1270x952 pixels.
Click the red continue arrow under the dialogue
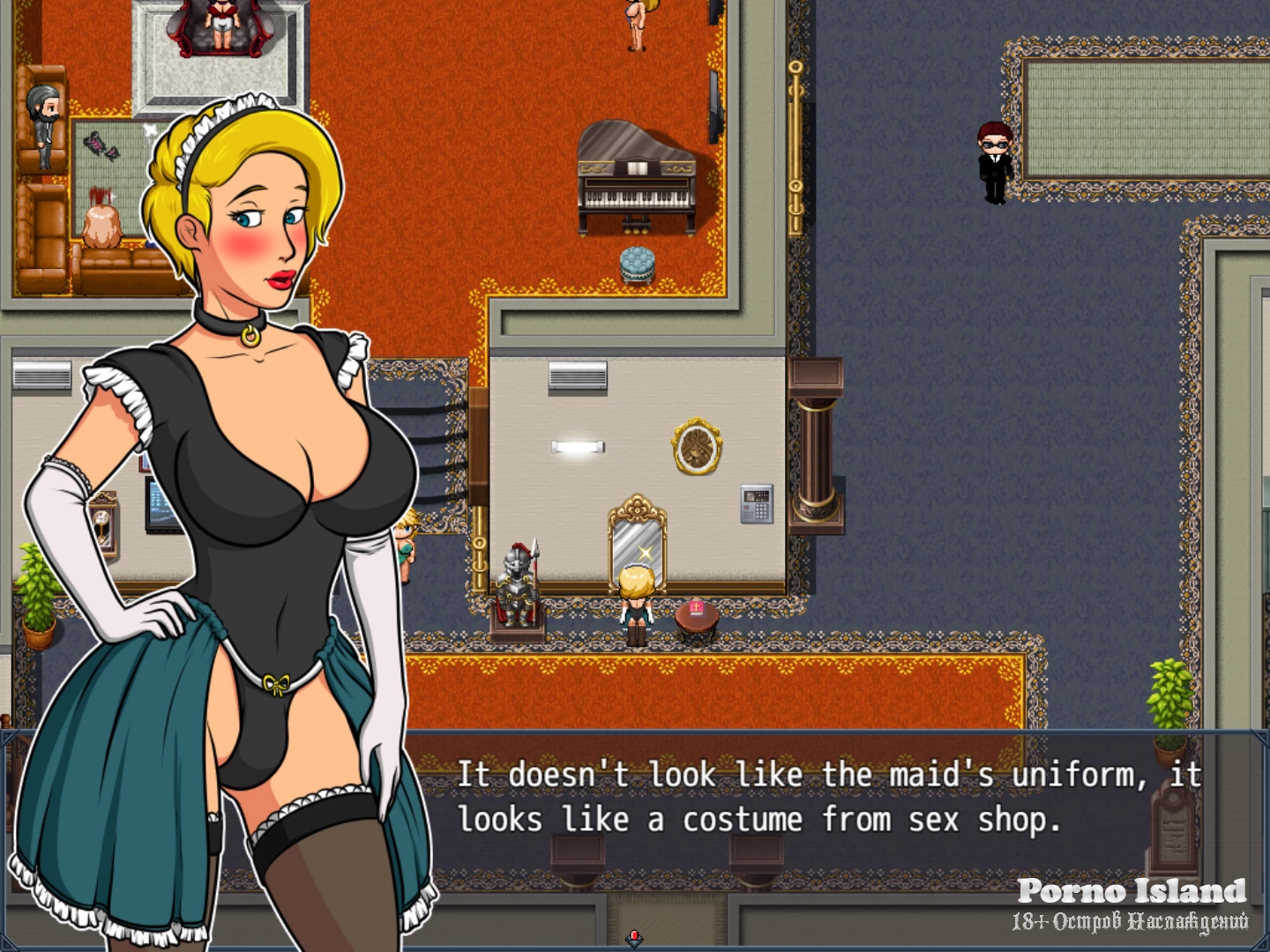[x=634, y=937]
